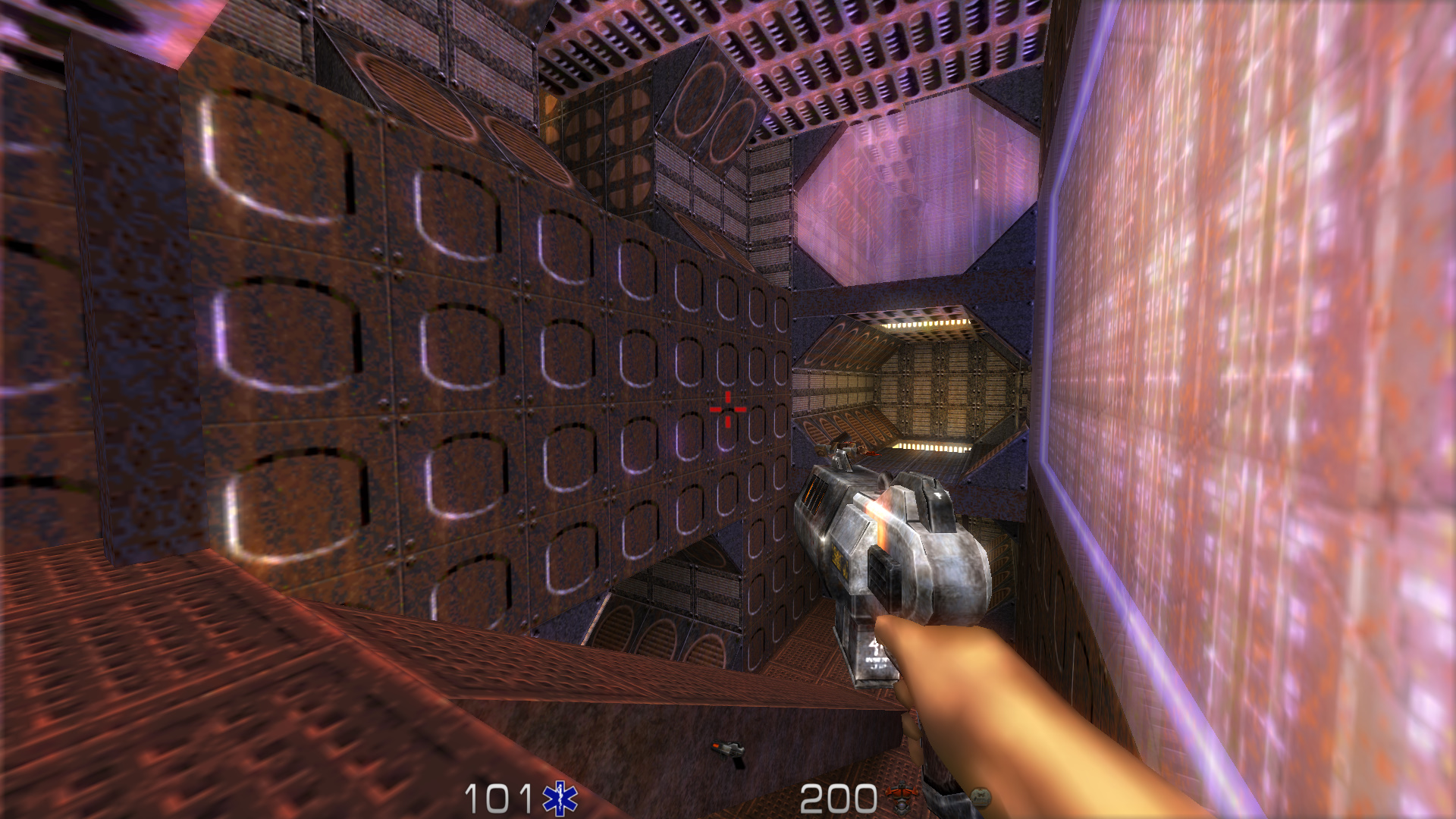The height and width of the screenshot is (819, 1456).
Task: Click the blue medical health icon
Action: tap(560, 799)
